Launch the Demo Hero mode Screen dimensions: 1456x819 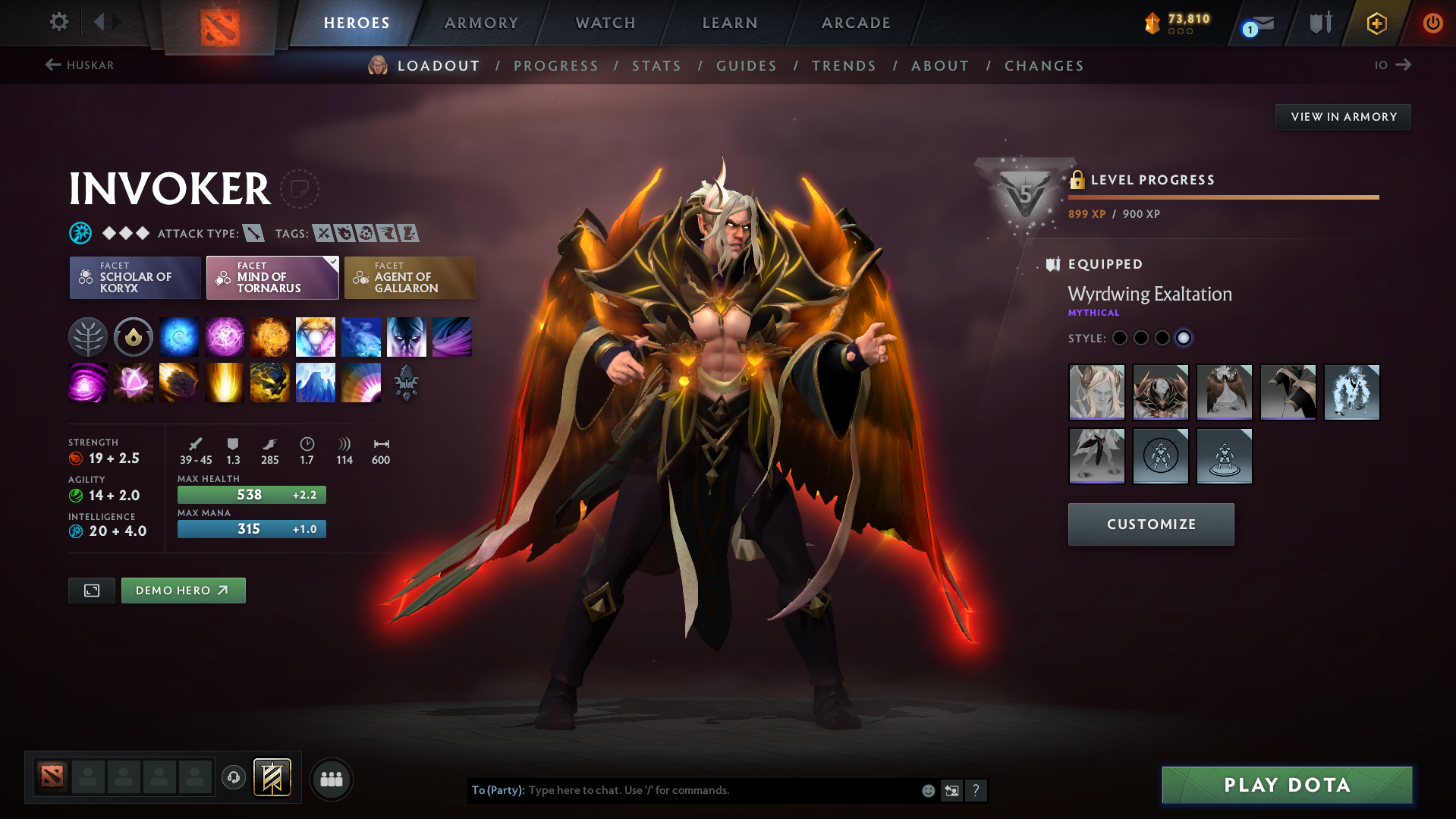(x=183, y=591)
